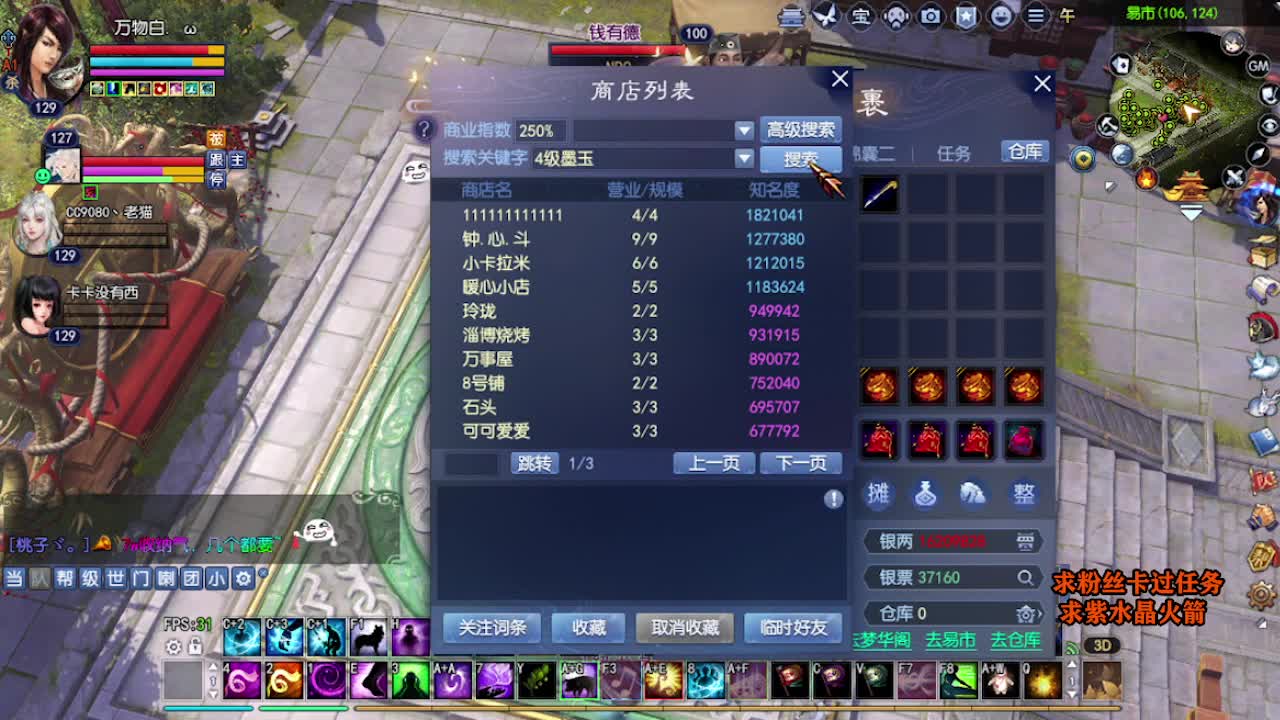Click the camera/screenshot icon at top
Viewport: 1280px width, 720px height.
[930, 15]
